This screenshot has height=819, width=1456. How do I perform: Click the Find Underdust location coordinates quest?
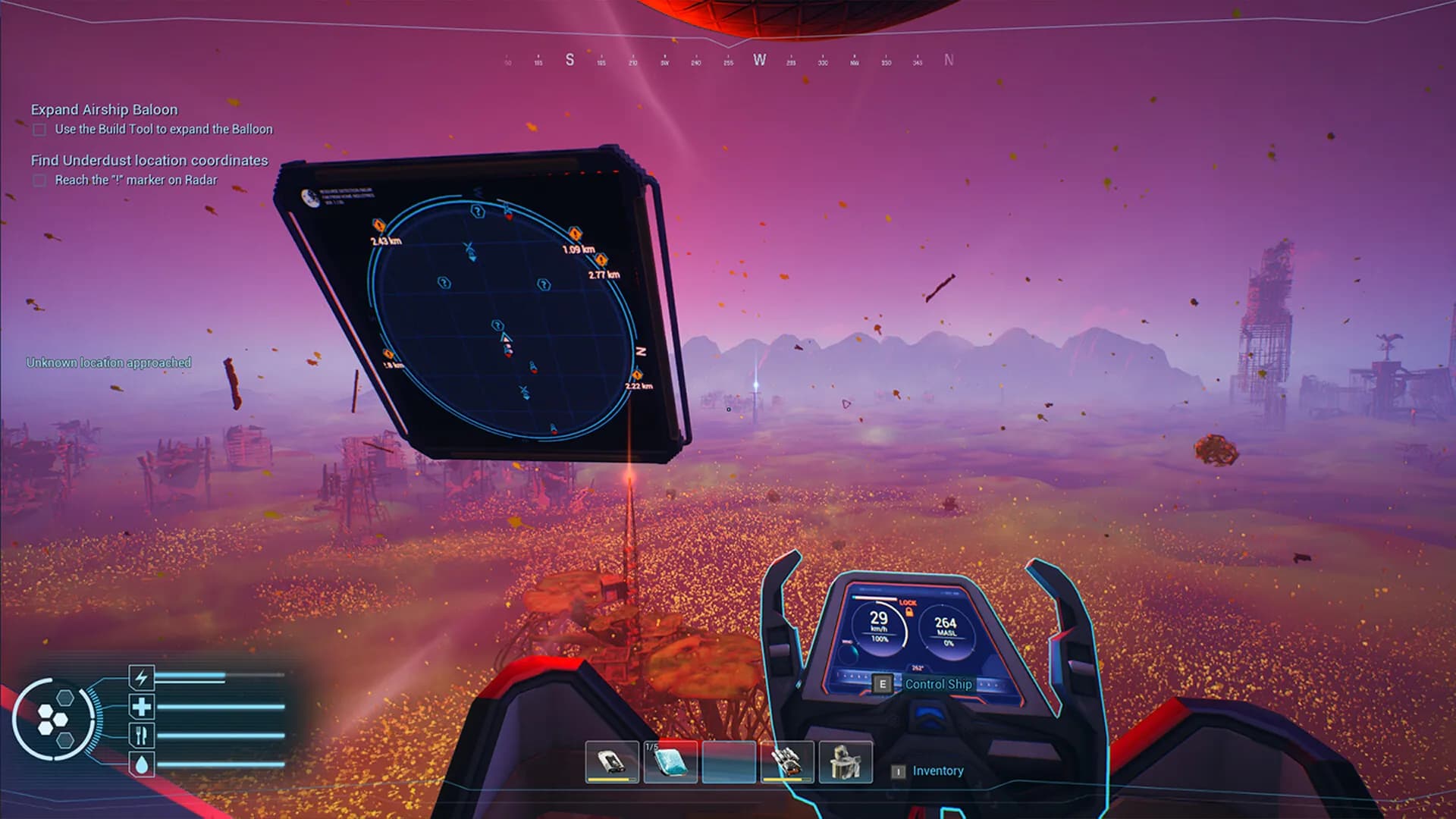(149, 160)
